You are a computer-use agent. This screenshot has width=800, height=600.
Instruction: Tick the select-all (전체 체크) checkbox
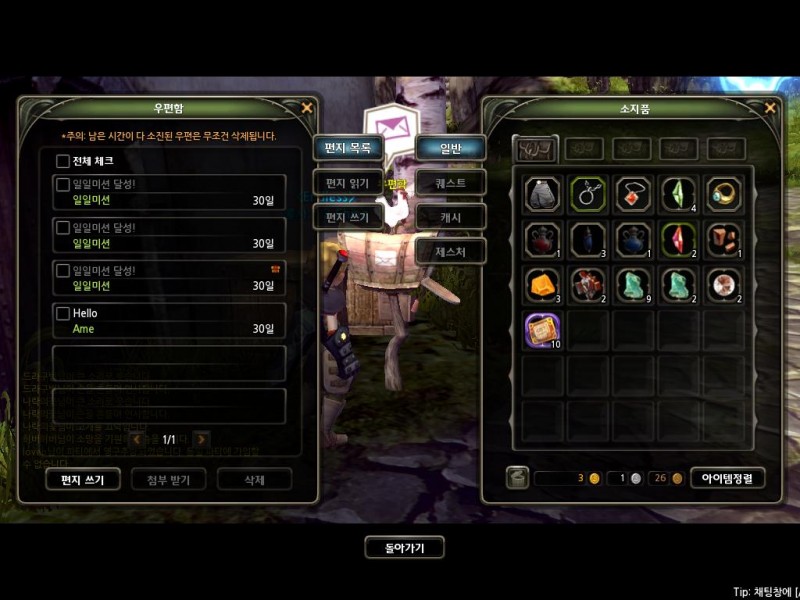[x=63, y=161]
